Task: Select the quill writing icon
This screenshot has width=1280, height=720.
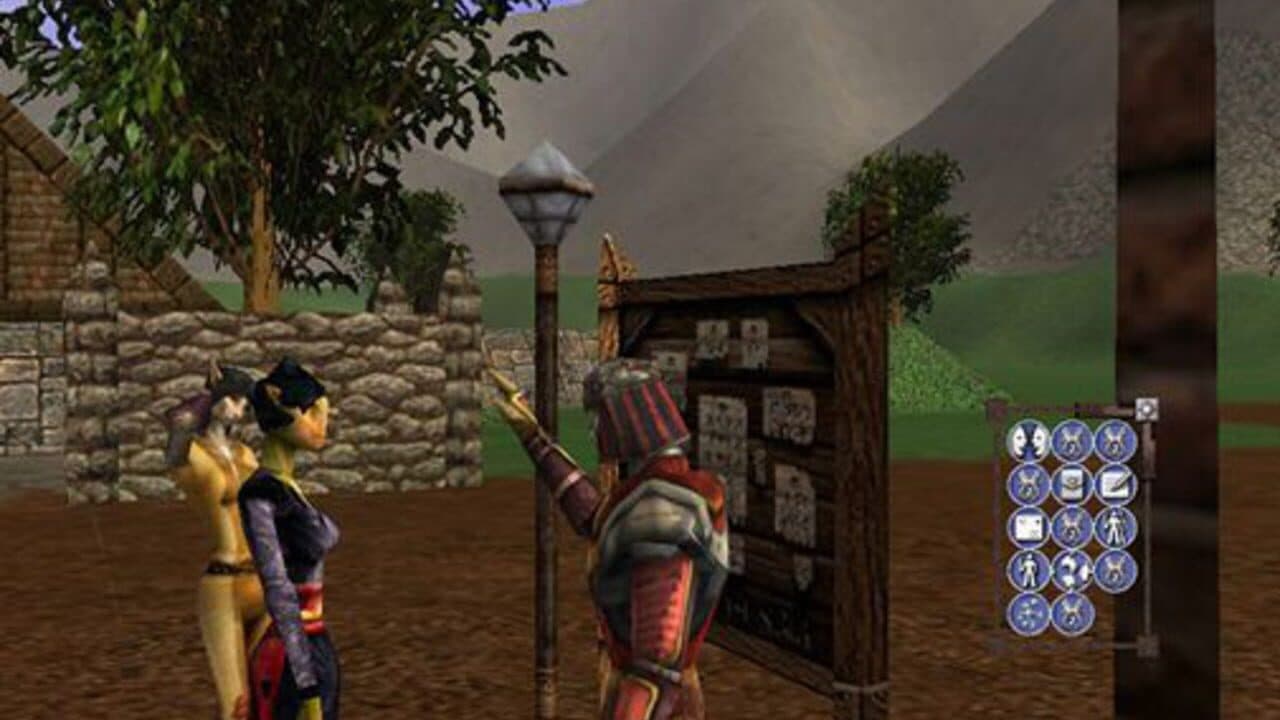Action: (x=1113, y=482)
